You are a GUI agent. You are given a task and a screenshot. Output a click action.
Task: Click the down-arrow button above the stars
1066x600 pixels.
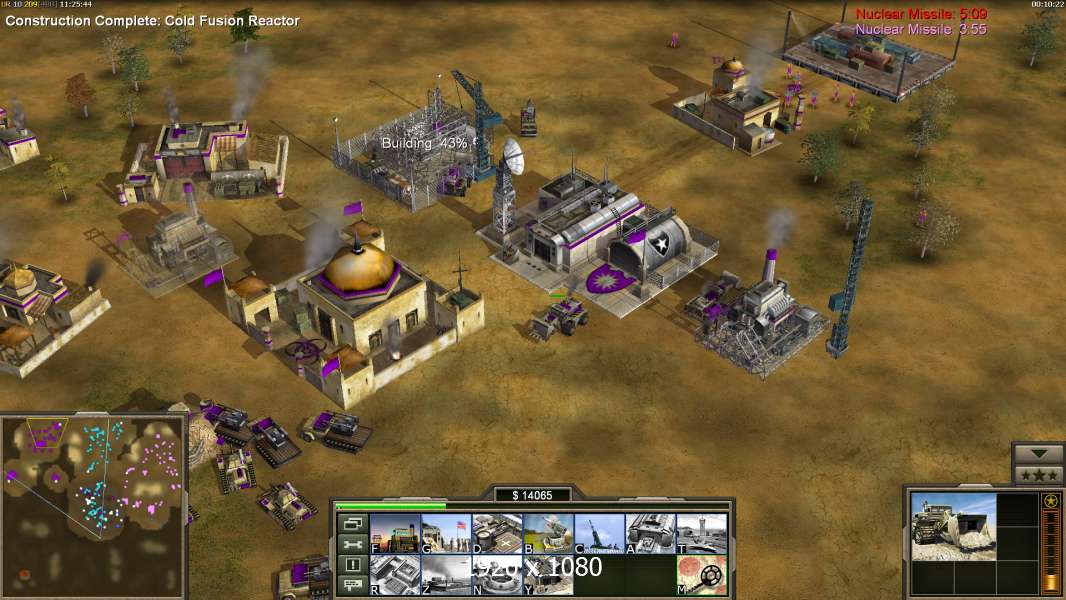point(1037,453)
